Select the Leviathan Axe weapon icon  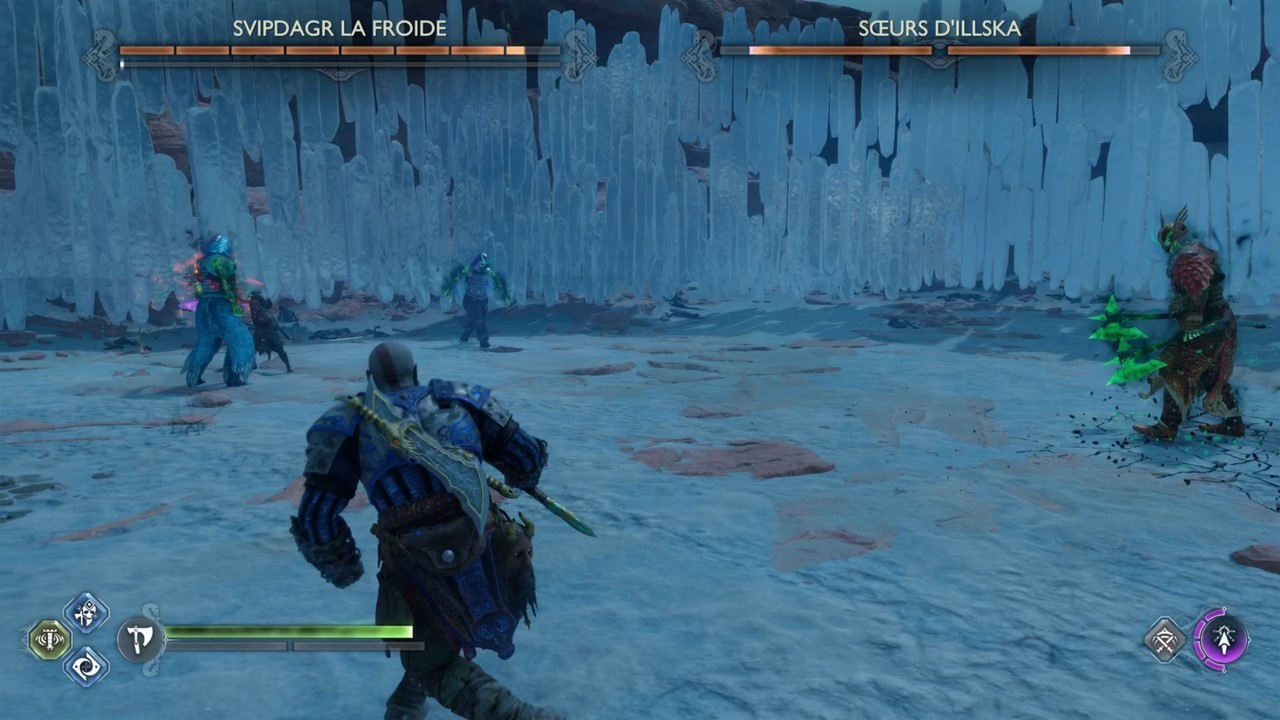click(139, 637)
